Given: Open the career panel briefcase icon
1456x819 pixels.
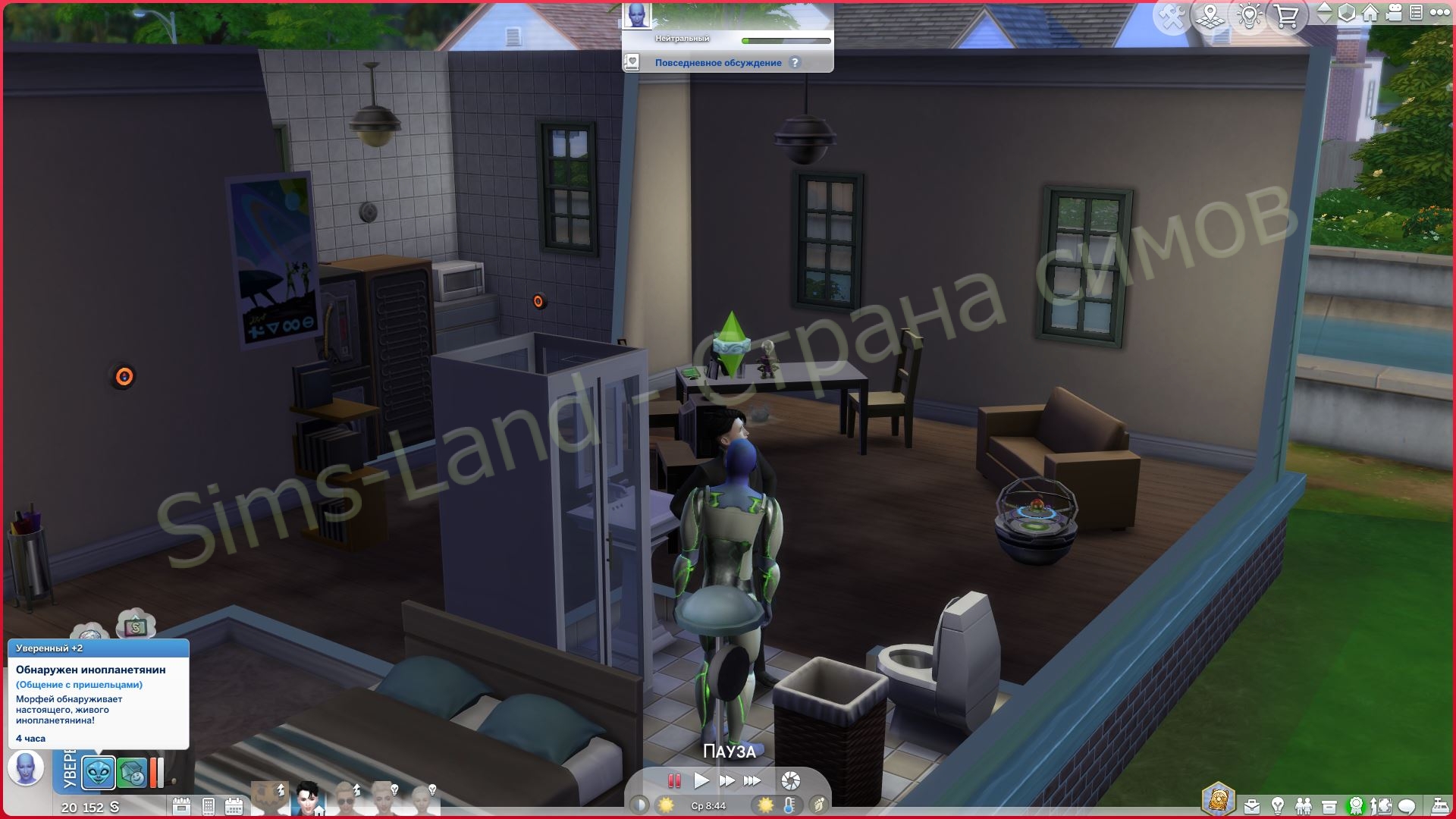Looking at the screenshot, I should click(x=1251, y=805).
